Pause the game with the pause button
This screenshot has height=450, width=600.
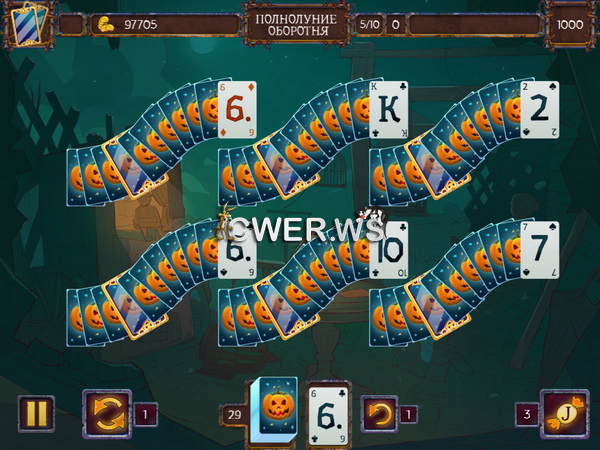click(x=35, y=413)
